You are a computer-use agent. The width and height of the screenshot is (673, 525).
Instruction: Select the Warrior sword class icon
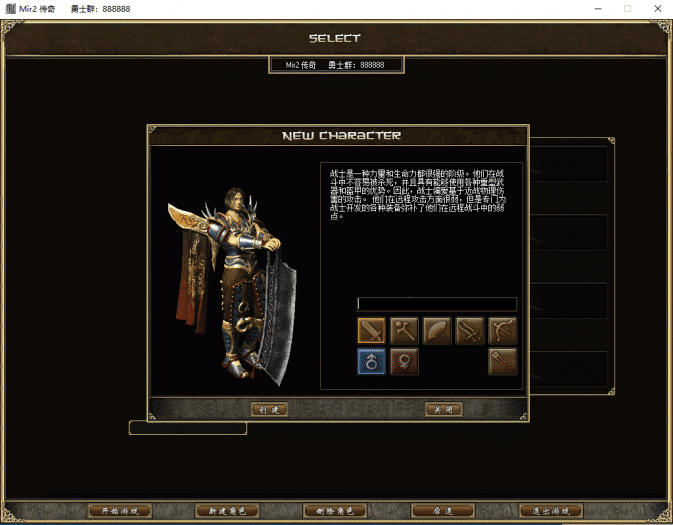371,329
